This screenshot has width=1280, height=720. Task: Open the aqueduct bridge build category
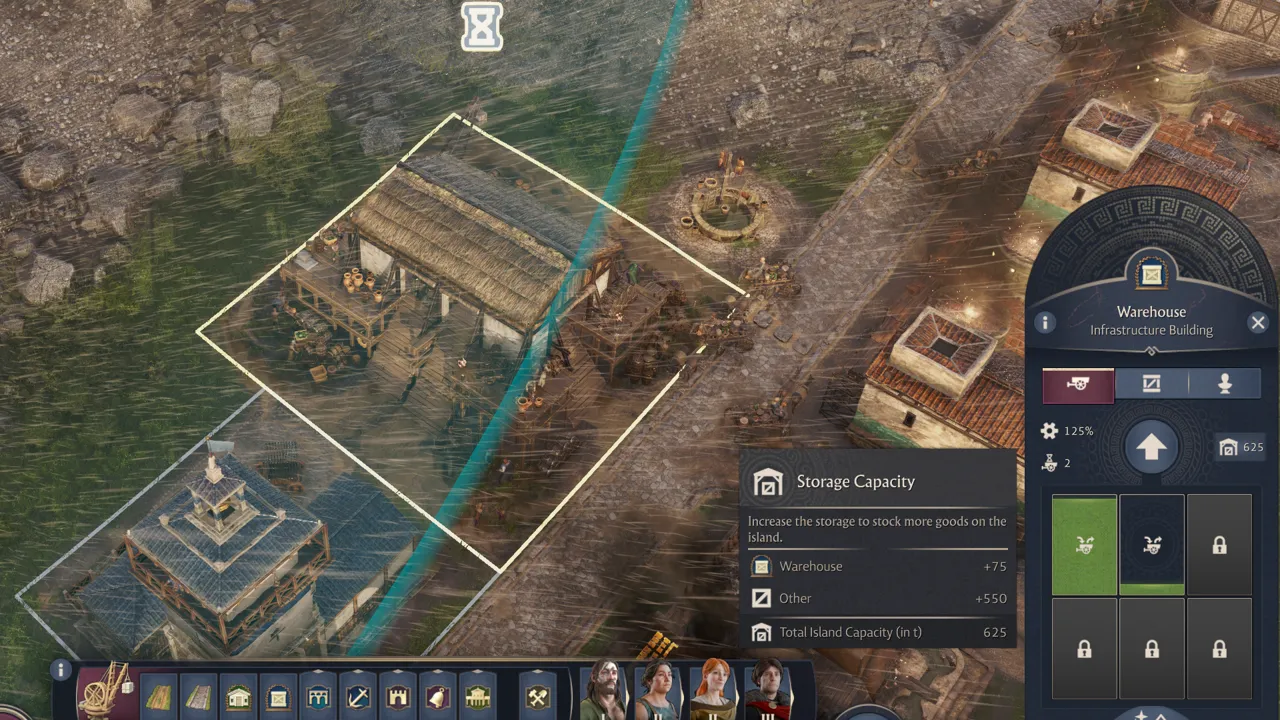point(318,696)
